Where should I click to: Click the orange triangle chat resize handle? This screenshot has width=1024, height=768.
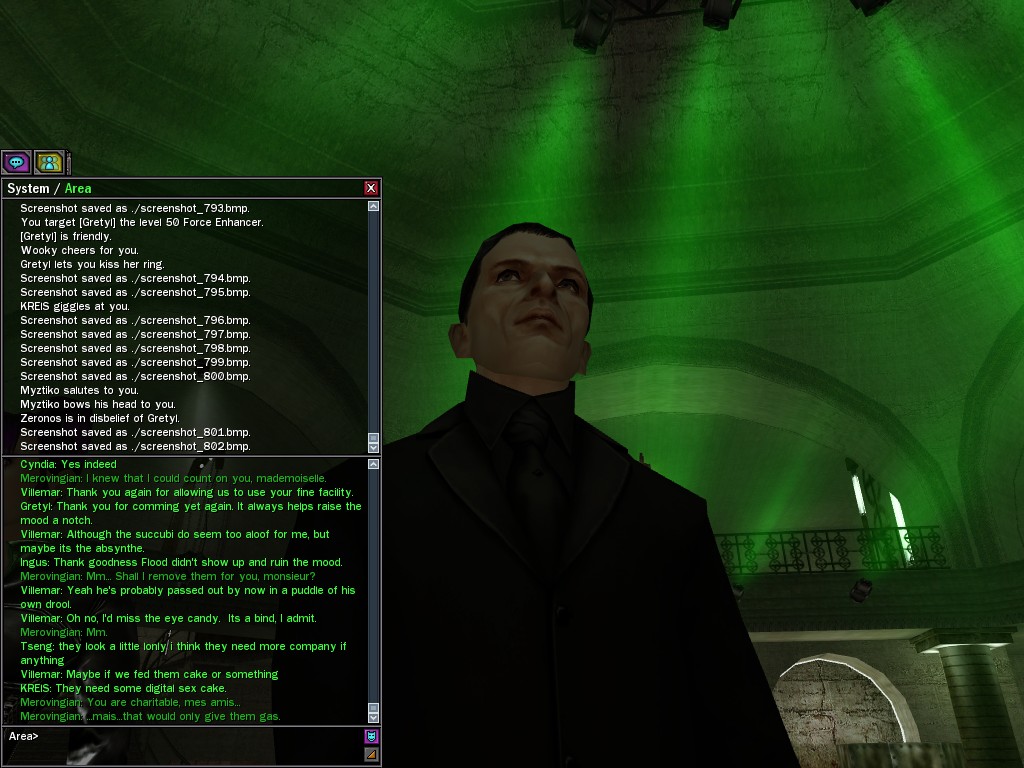[371, 754]
